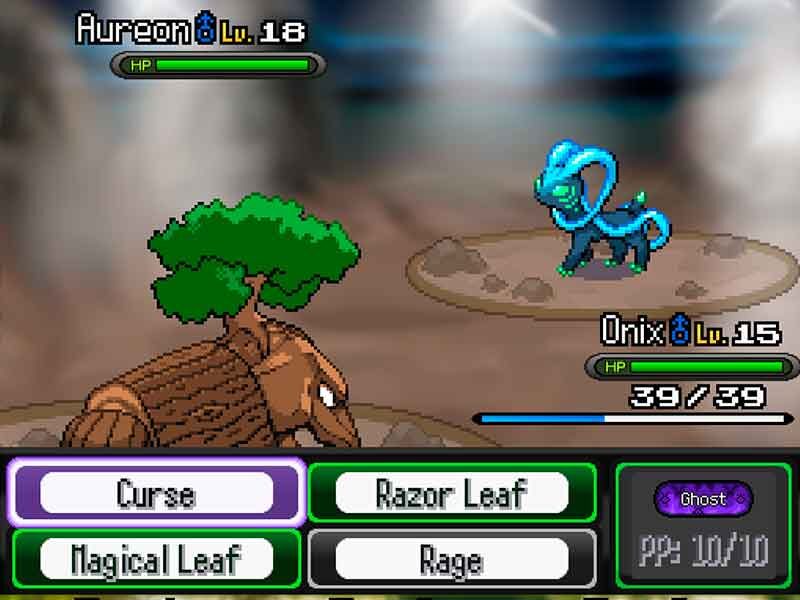Select the Curse move
Image resolution: width=800 pixels, height=600 pixels.
[x=156, y=493]
